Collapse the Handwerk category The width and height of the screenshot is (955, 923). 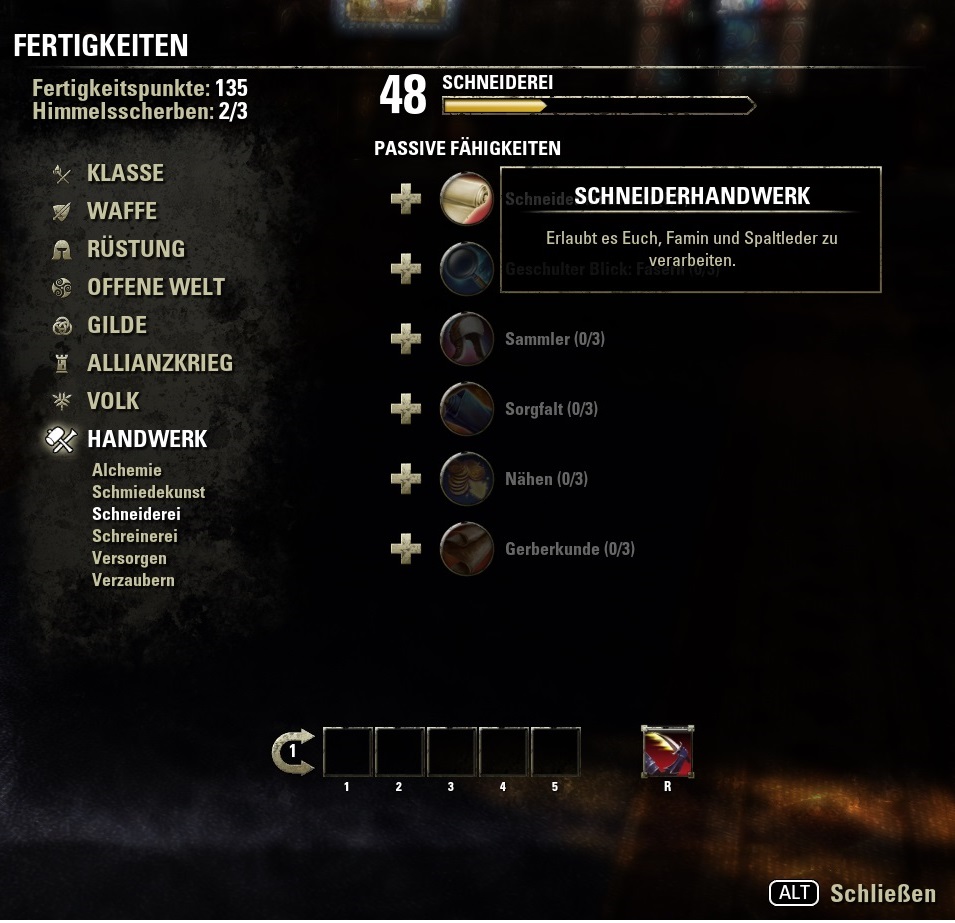(x=147, y=439)
